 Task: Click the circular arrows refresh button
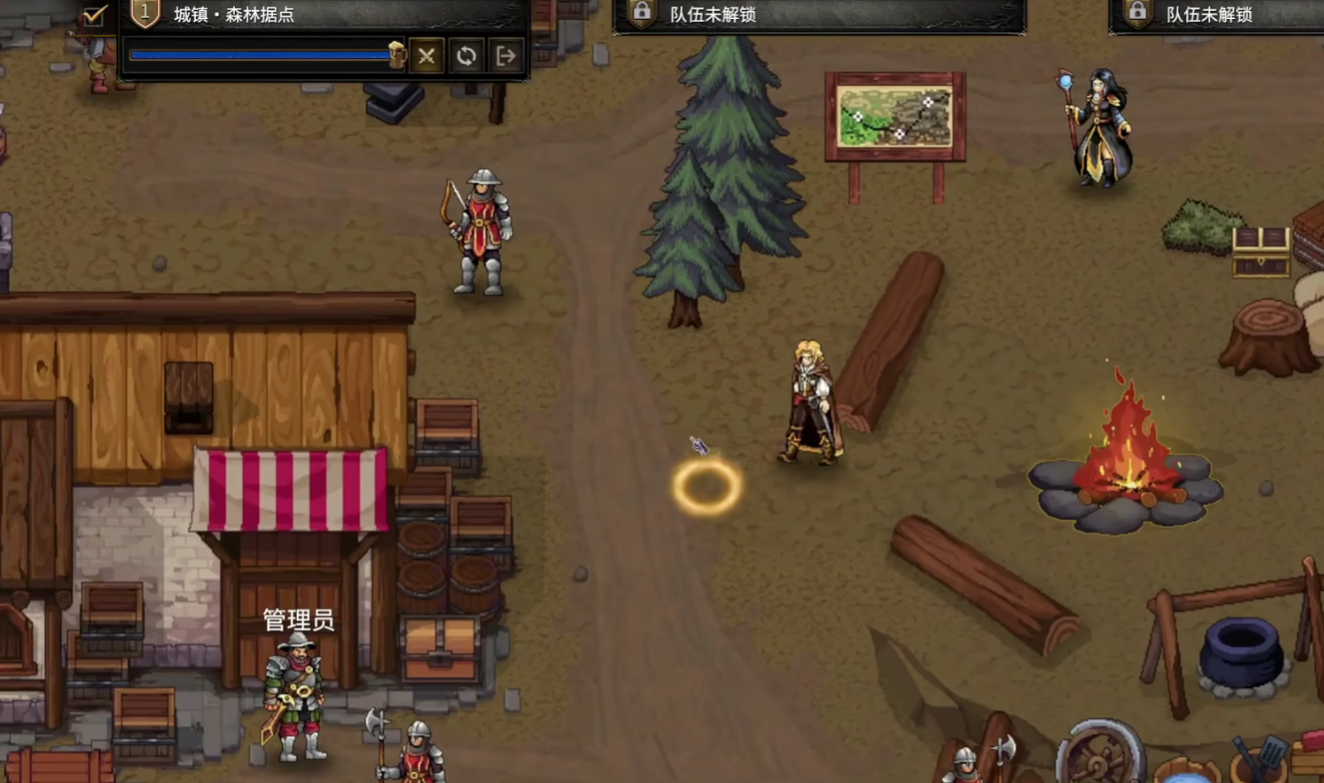[x=466, y=56]
